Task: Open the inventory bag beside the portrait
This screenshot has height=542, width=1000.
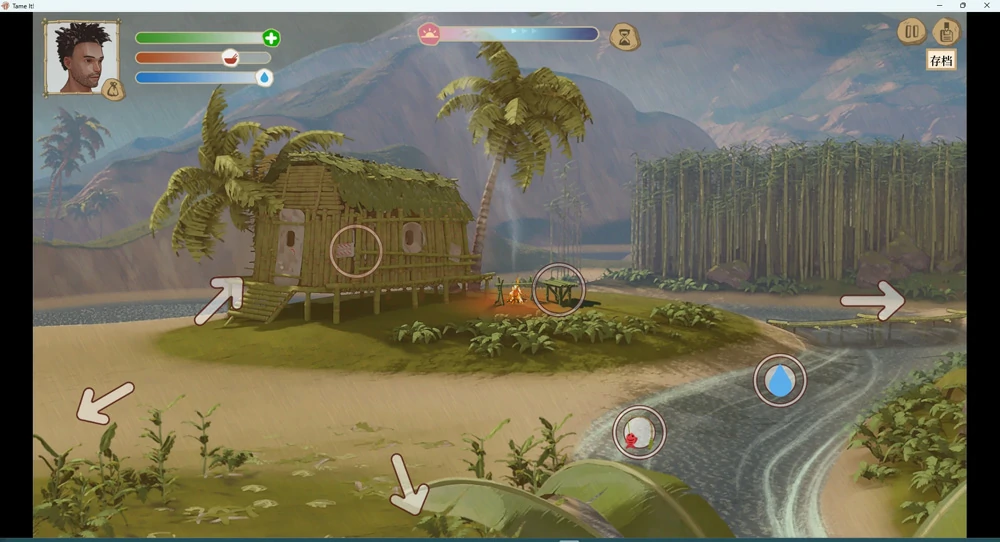Action: coord(114,90)
